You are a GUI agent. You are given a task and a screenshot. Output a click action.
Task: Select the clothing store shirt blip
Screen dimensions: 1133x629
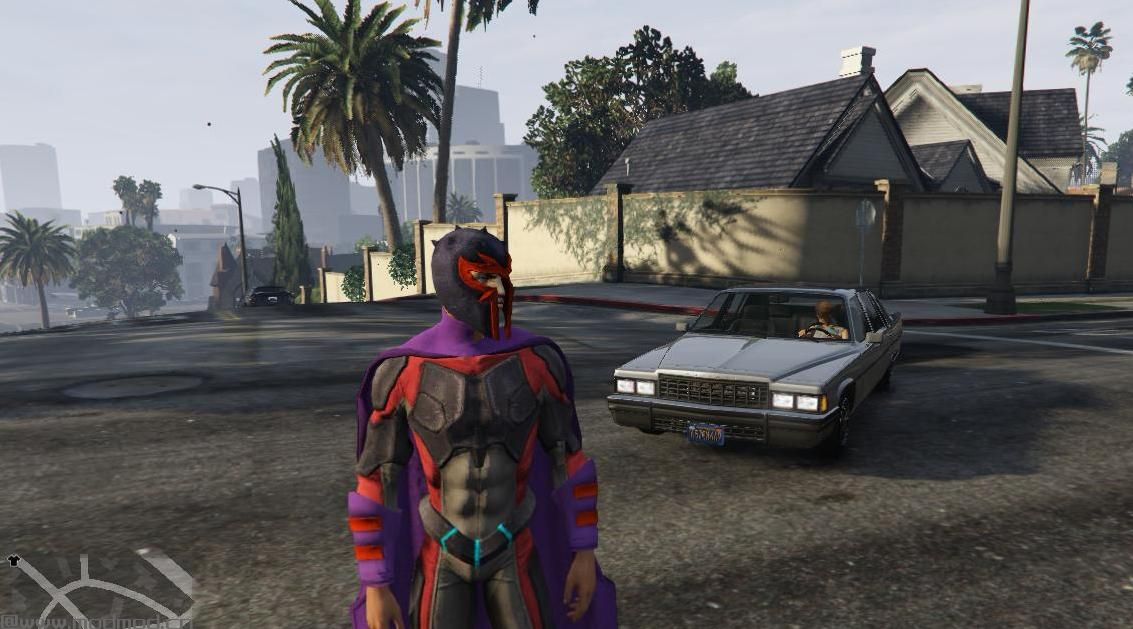[14, 561]
